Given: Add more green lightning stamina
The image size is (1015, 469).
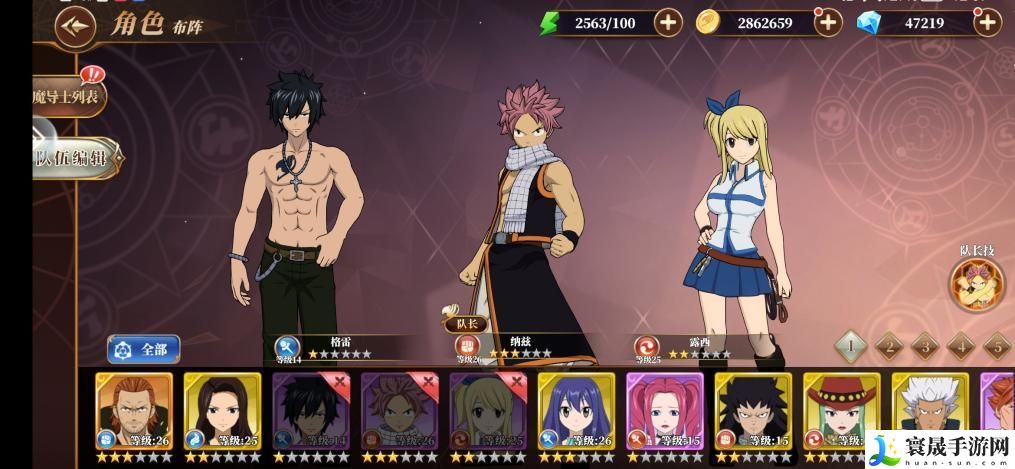Looking at the screenshot, I should coord(668,22).
